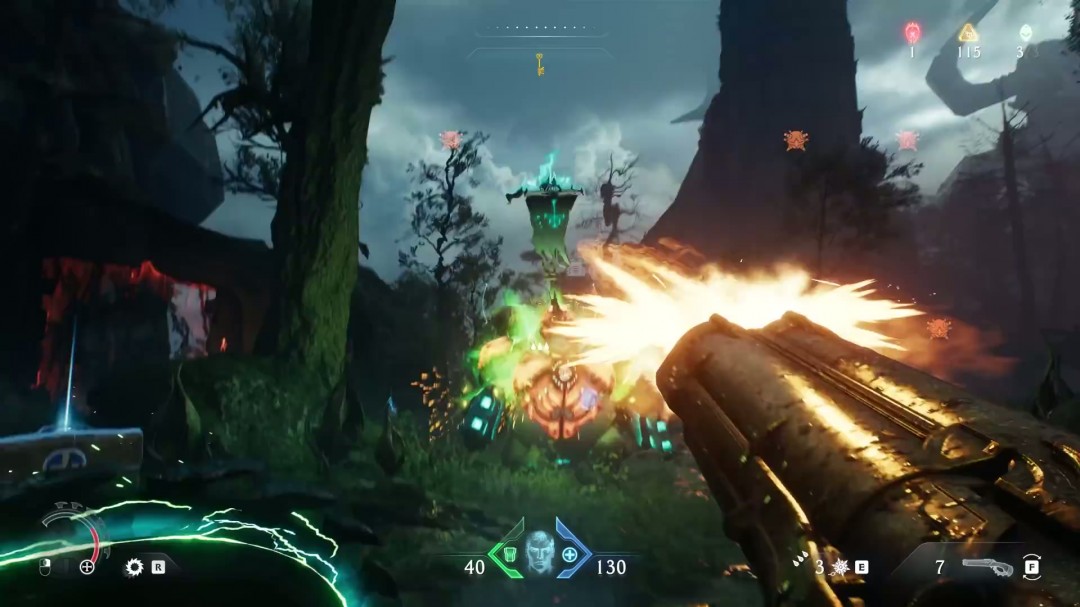Screen dimensions: 1080x607
Task: Click the crosshair plus icon beside the mouse
Action: click(87, 567)
